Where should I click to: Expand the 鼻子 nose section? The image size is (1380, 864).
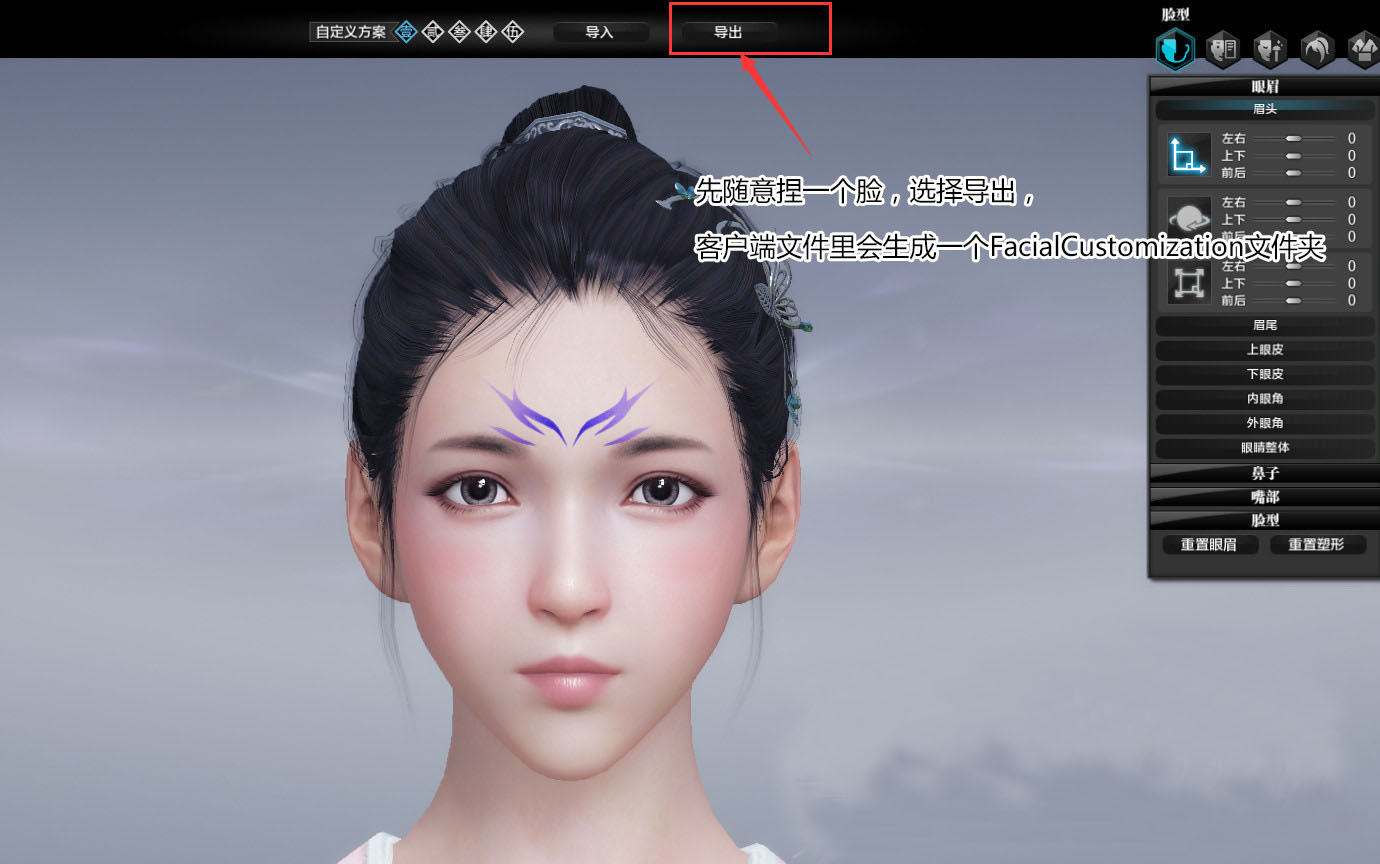coord(1264,472)
